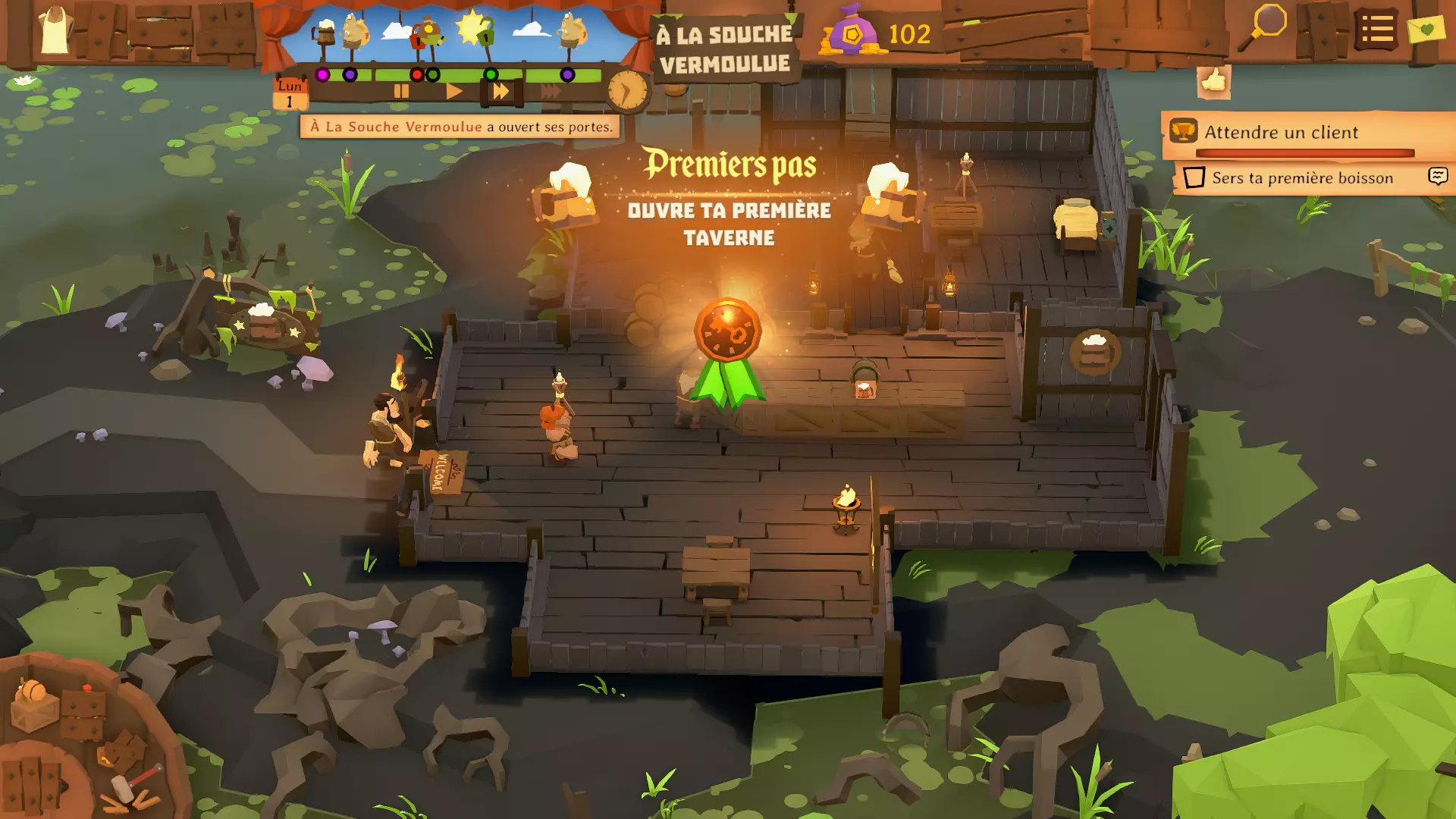Open the round clock dial
This screenshot has width=1456, height=819.
tap(628, 91)
